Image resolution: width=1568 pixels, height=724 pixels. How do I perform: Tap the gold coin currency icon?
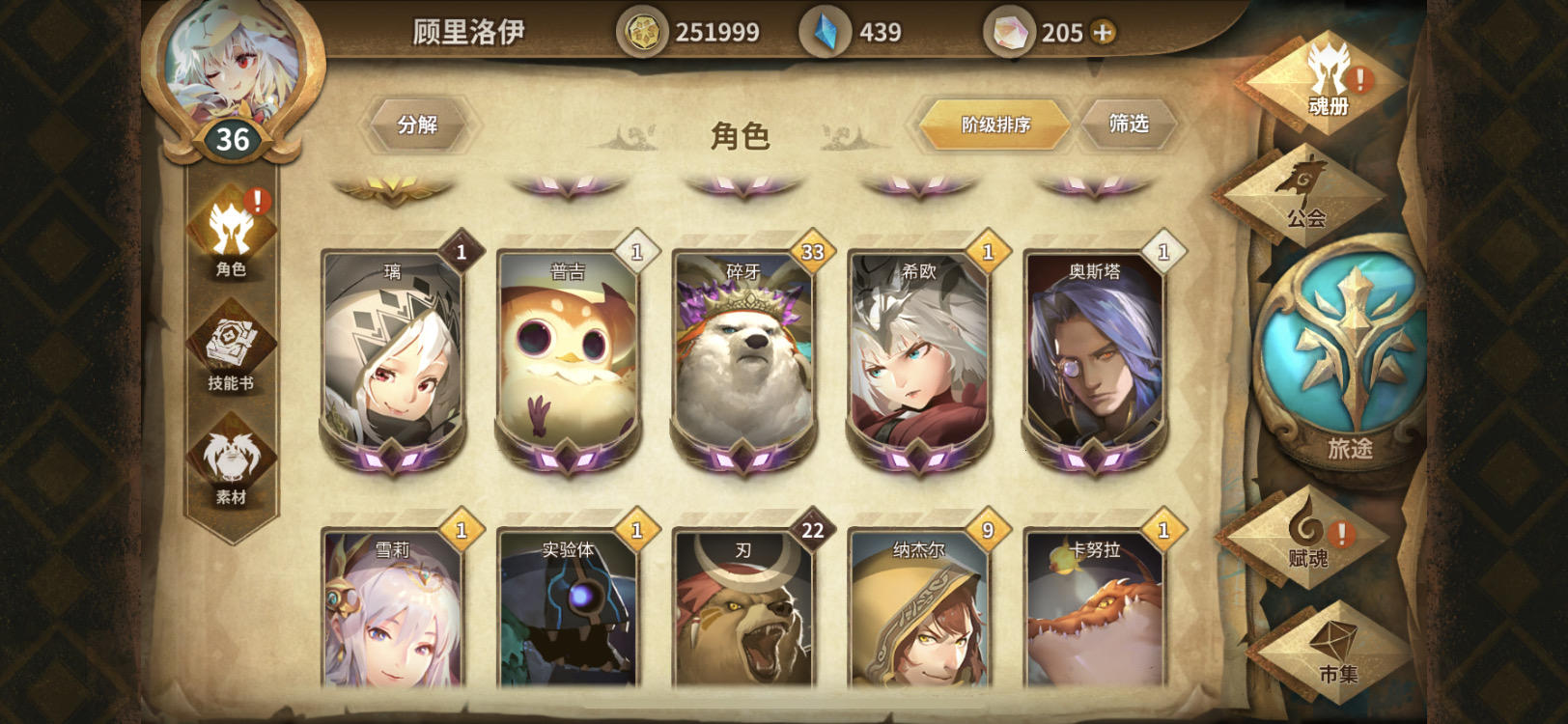click(x=643, y=32)
